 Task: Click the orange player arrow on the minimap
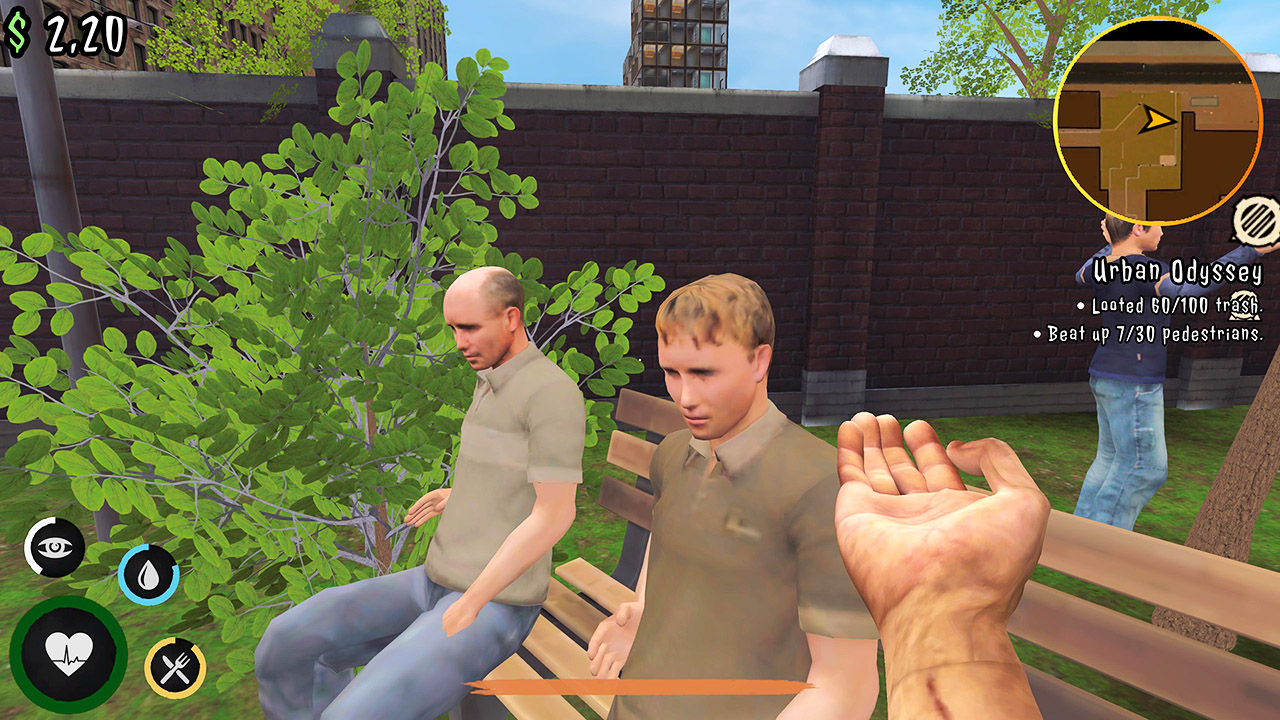1156,119
